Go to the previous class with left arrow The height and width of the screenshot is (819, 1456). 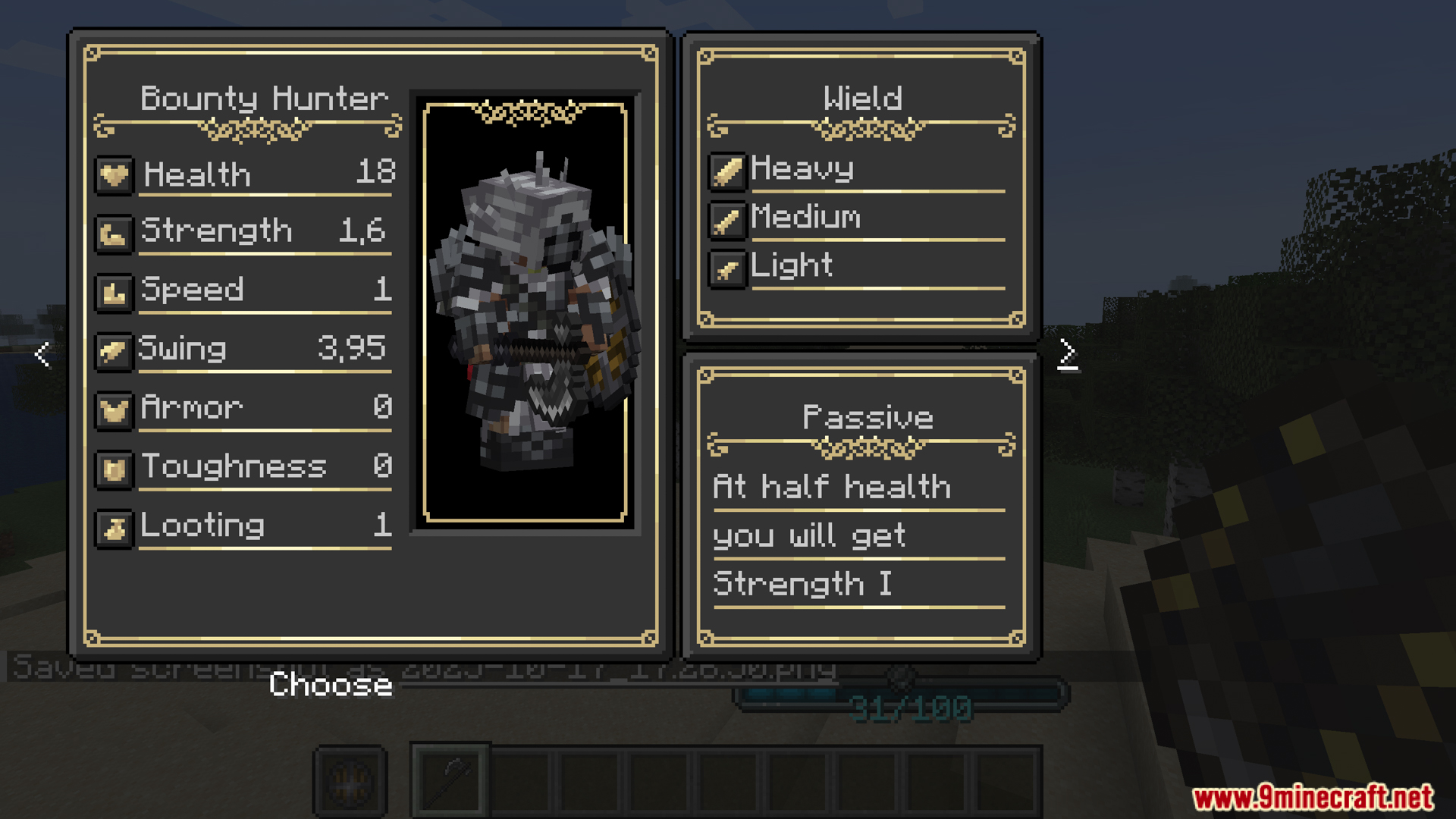click(42, 354)
